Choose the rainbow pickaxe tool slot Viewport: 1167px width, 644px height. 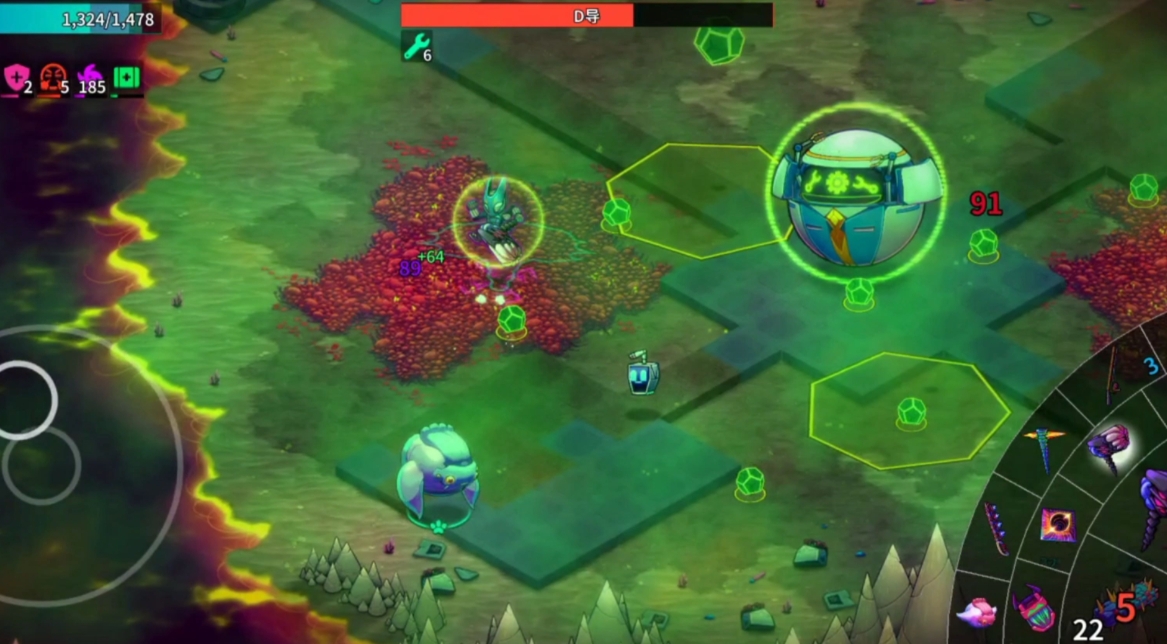[x=1047, y=446]
